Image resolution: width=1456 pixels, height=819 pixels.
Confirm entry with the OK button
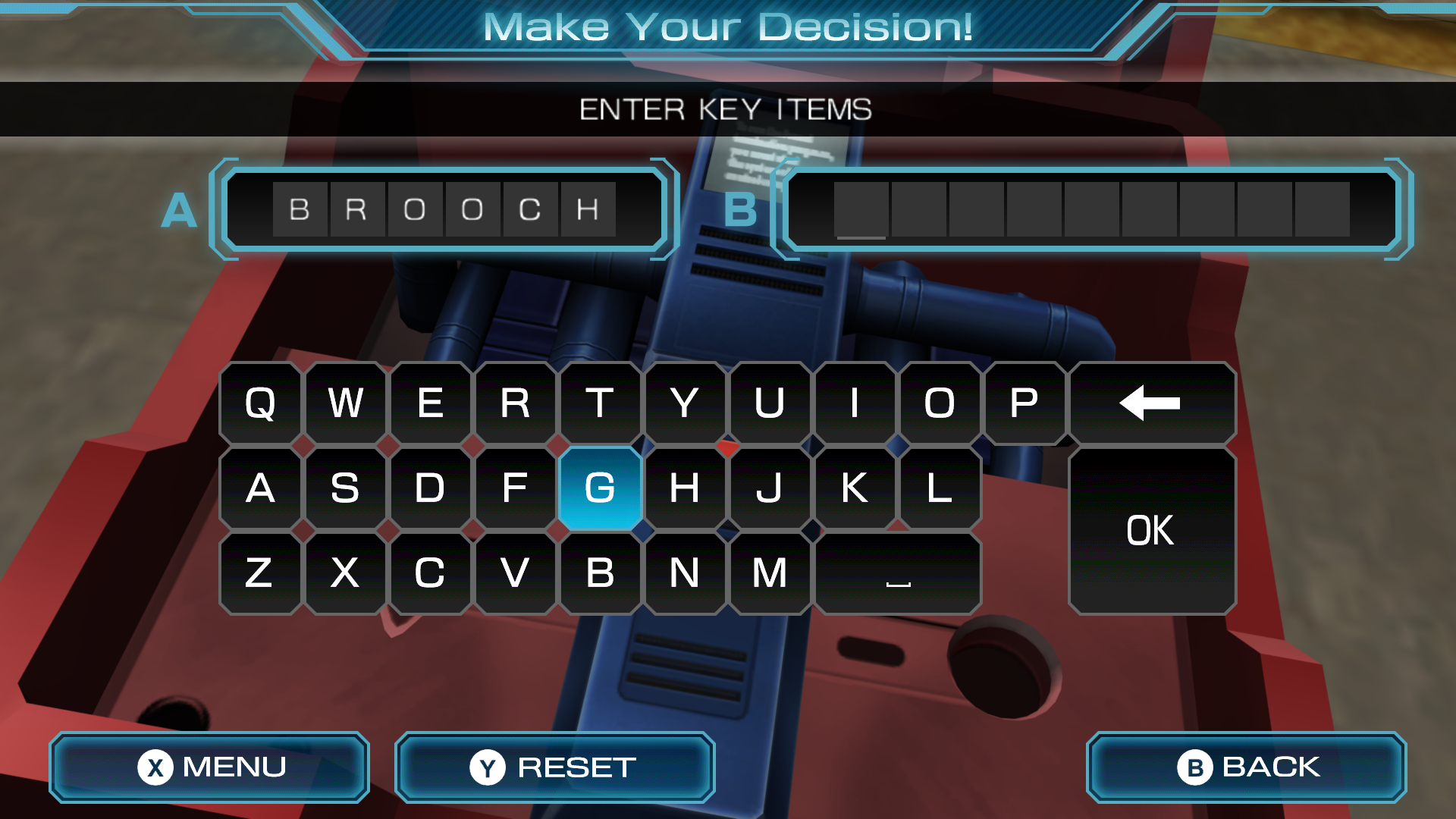[x=1151, y=530]
